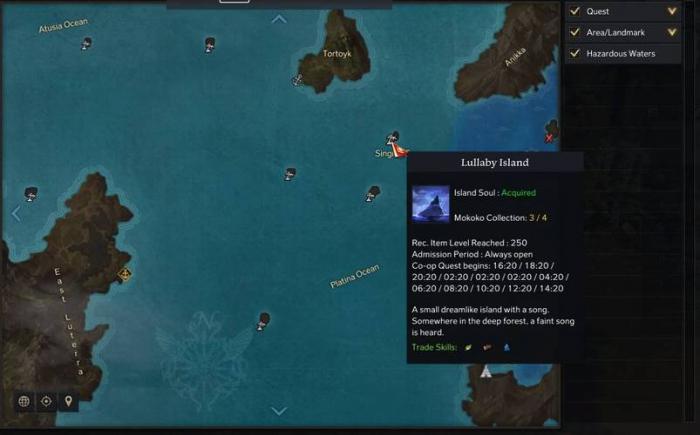
Task: Pan the map down with bottom arrow
Action: click(x=279, y=410)
